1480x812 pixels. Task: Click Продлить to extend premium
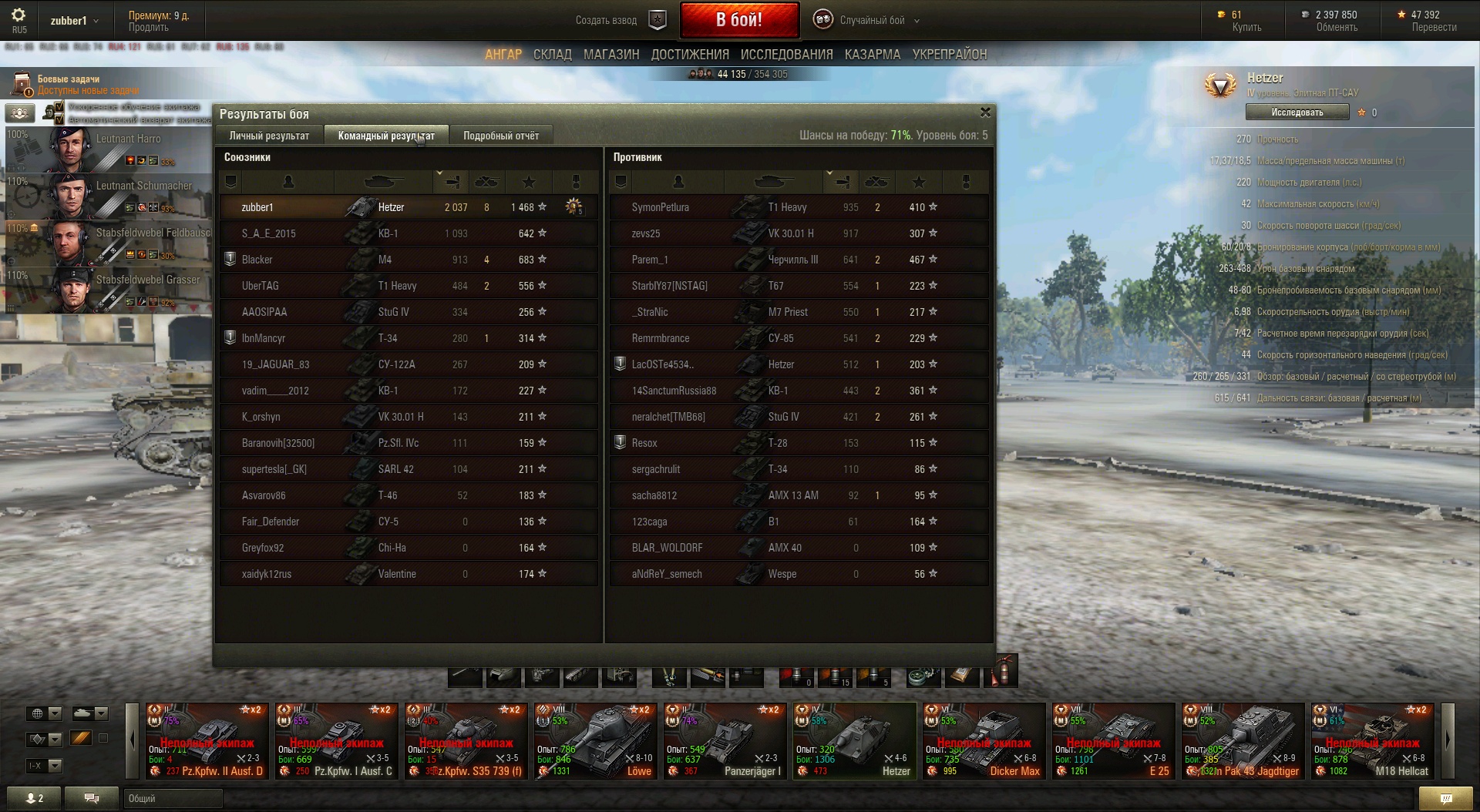click(x=148, y=27)
